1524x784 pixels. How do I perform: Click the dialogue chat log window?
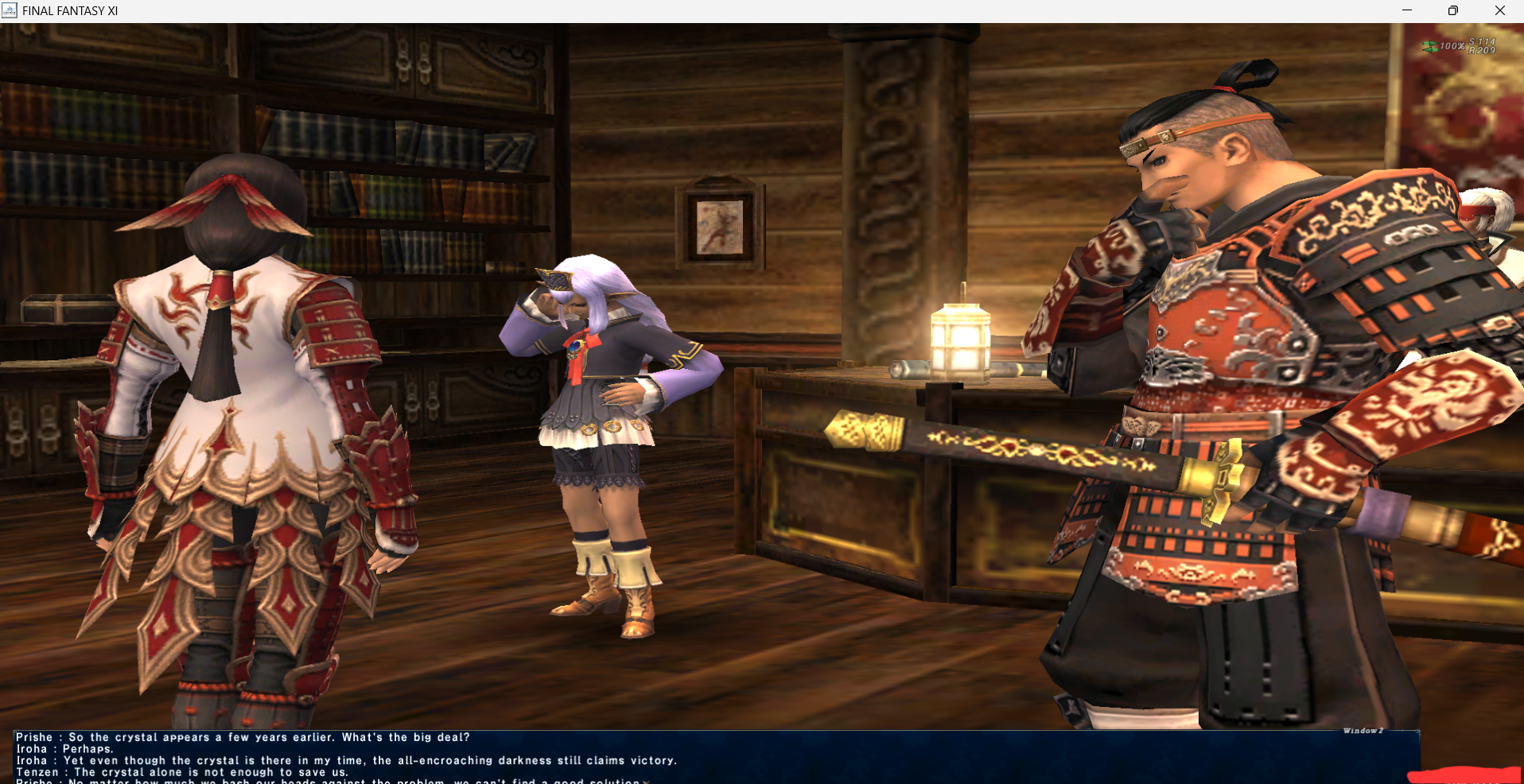[x=716, y=757]
